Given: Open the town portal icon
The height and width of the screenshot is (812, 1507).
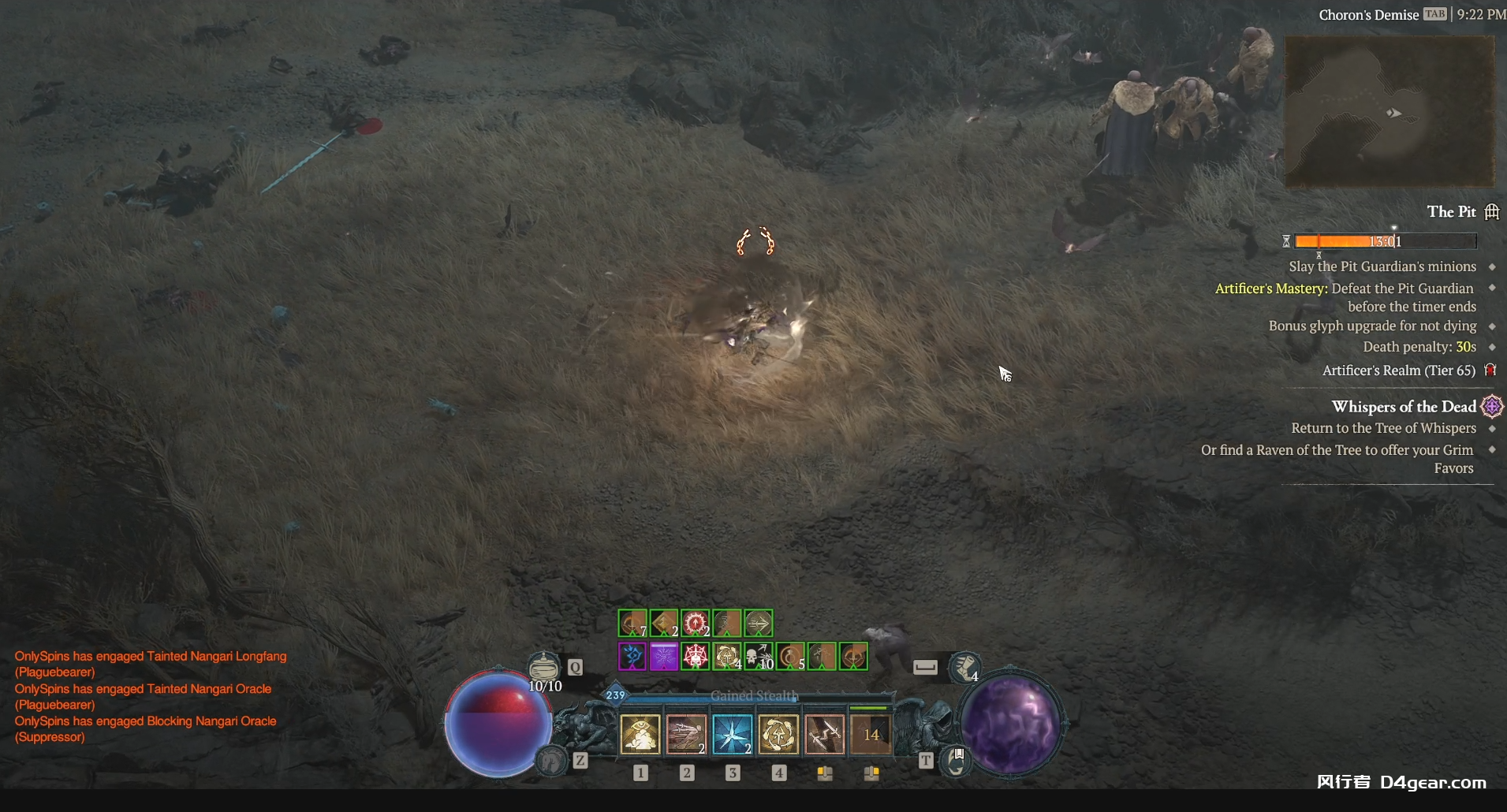Looking at the screenshot, I should 956,762.
